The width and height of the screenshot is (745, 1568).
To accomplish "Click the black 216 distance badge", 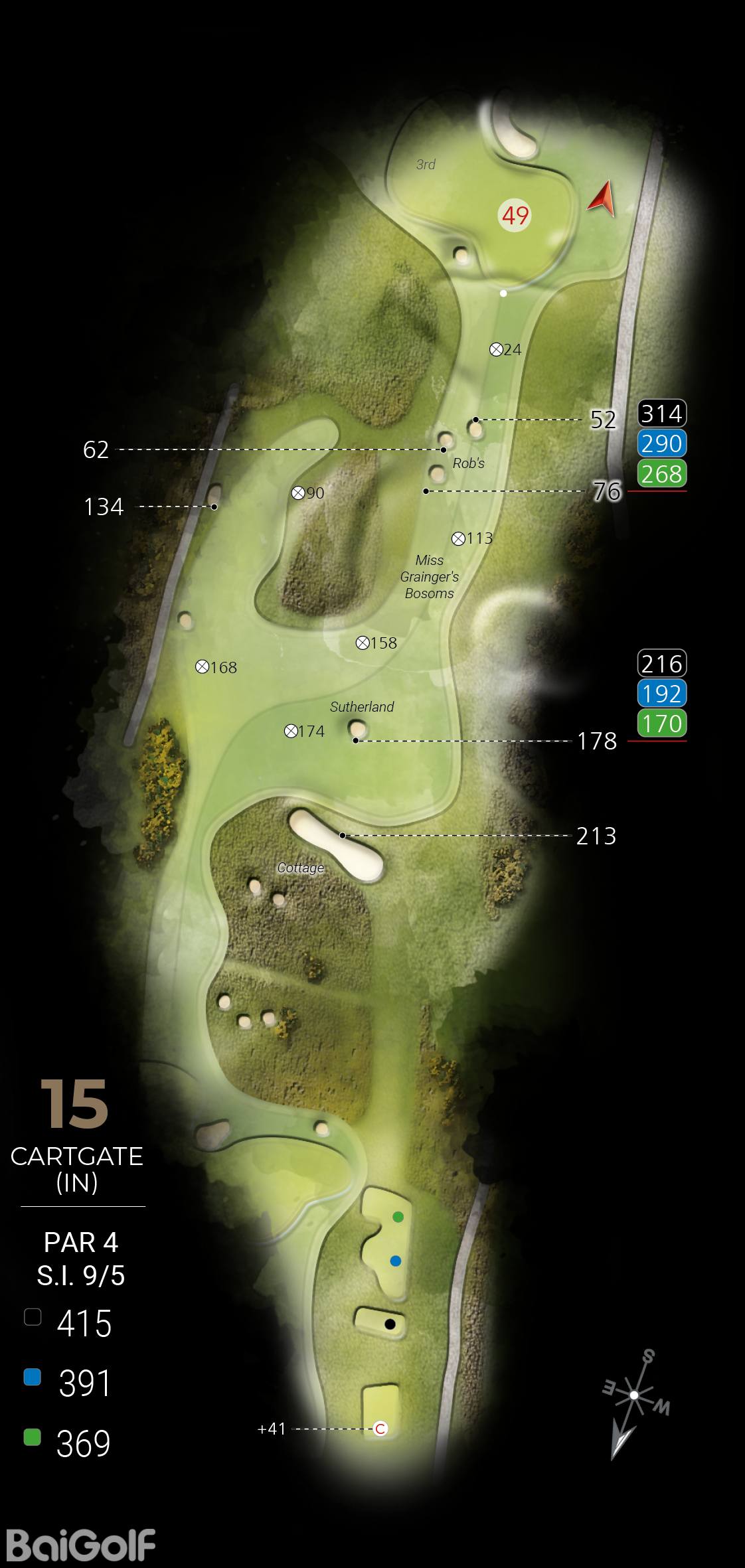I will click(x=661, y=663).
